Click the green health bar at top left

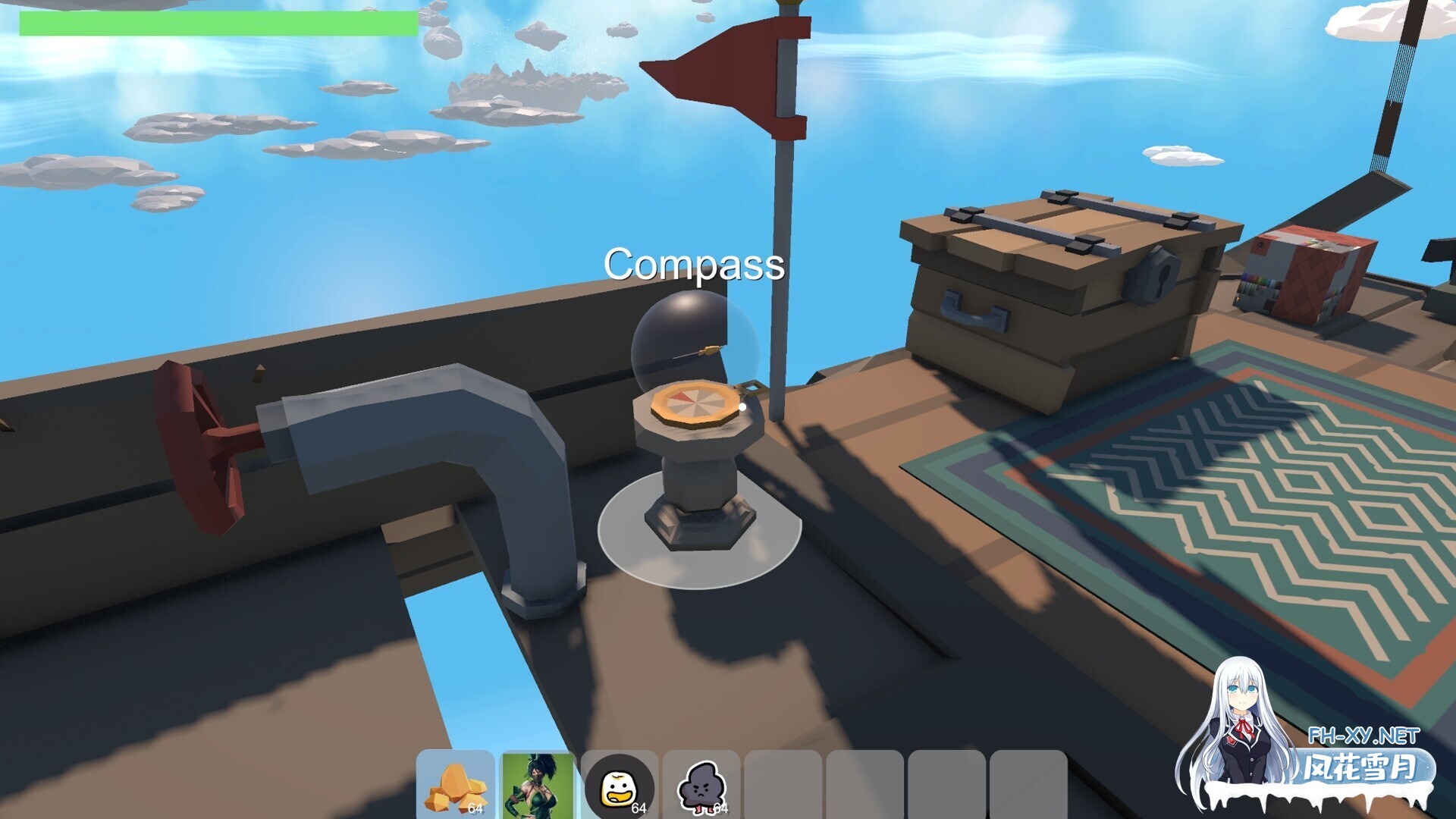[x=220, y=20]
